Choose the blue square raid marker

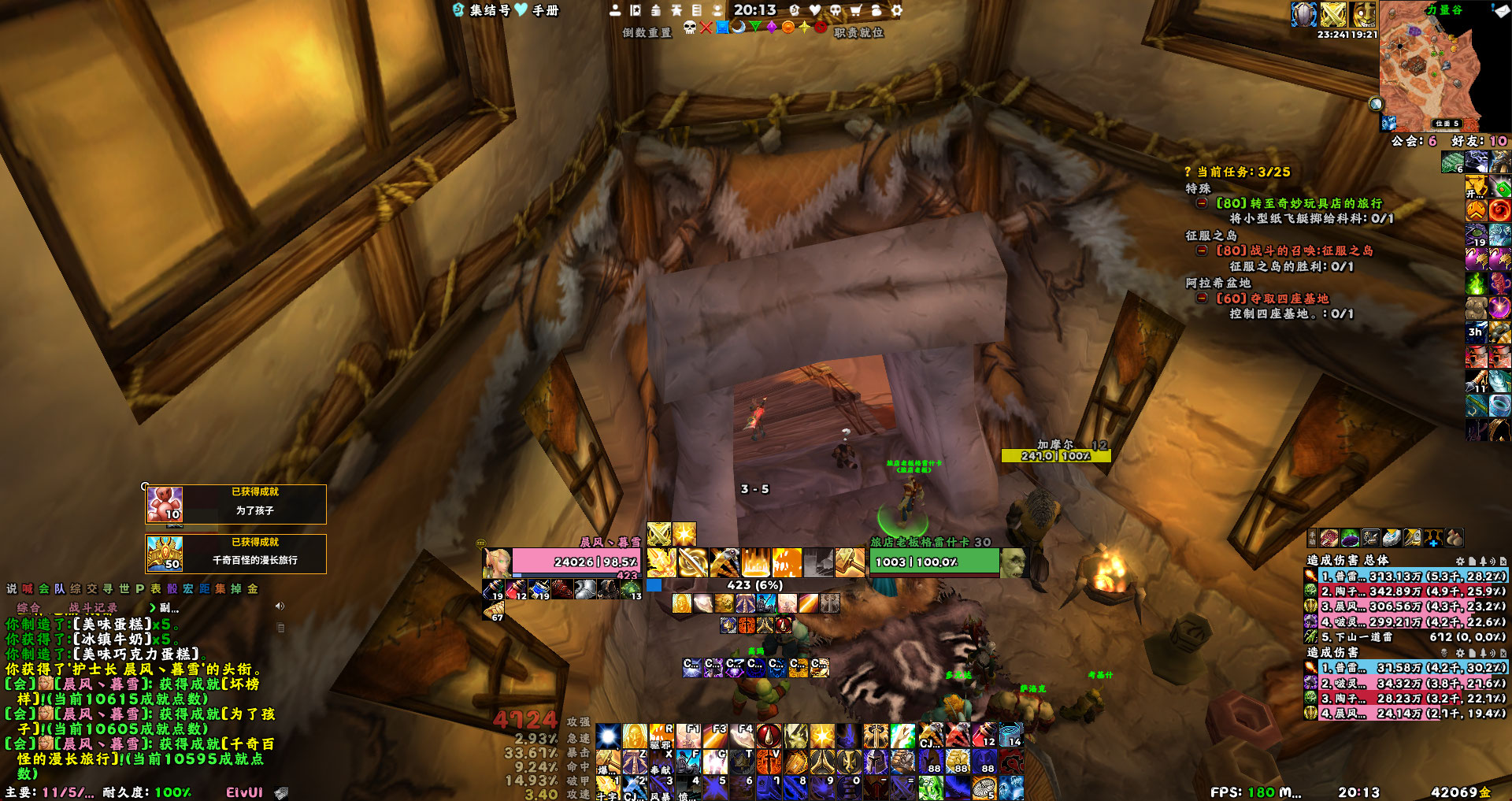(722, 28)
